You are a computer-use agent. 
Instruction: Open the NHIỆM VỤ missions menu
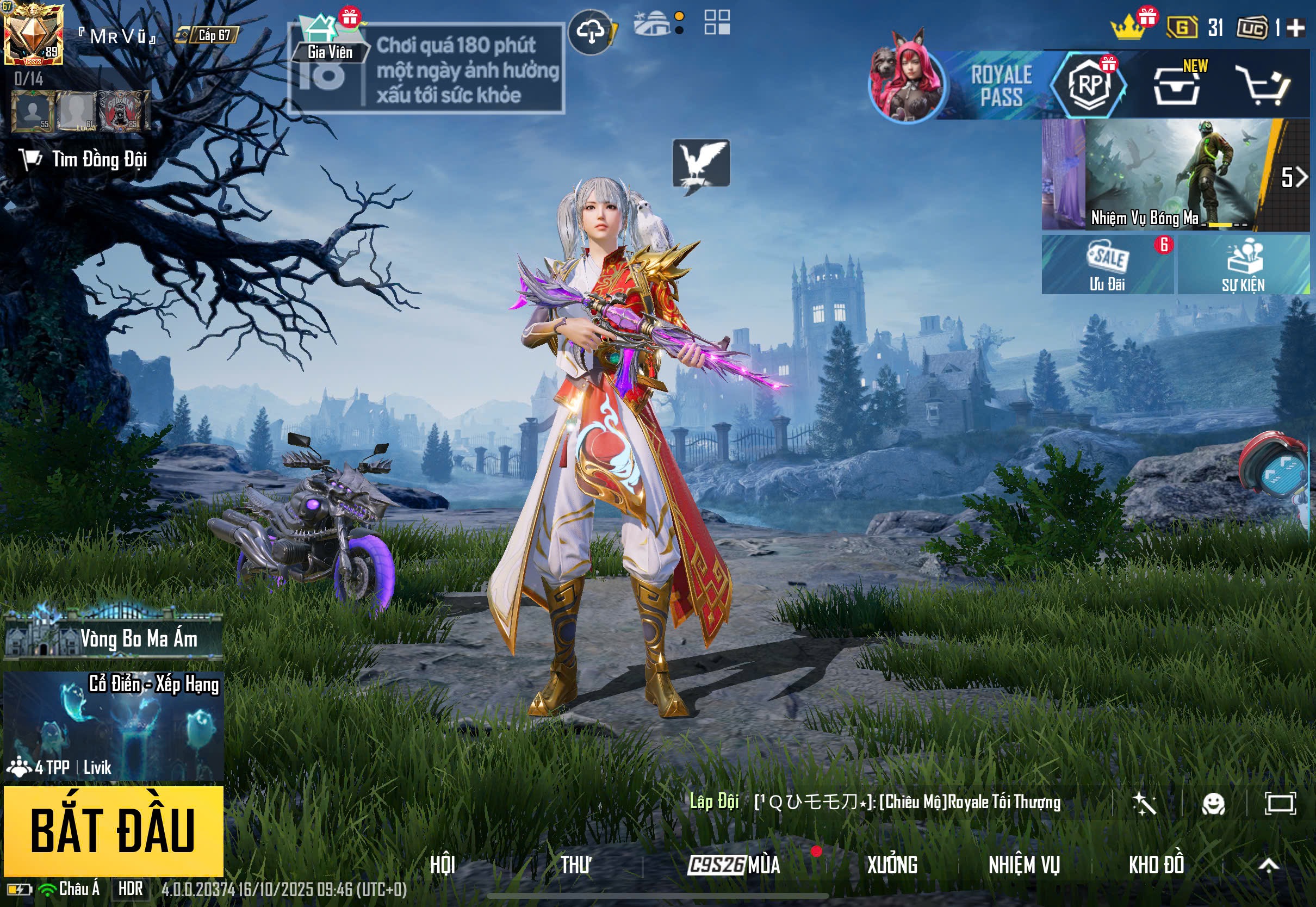[1024, 865]
